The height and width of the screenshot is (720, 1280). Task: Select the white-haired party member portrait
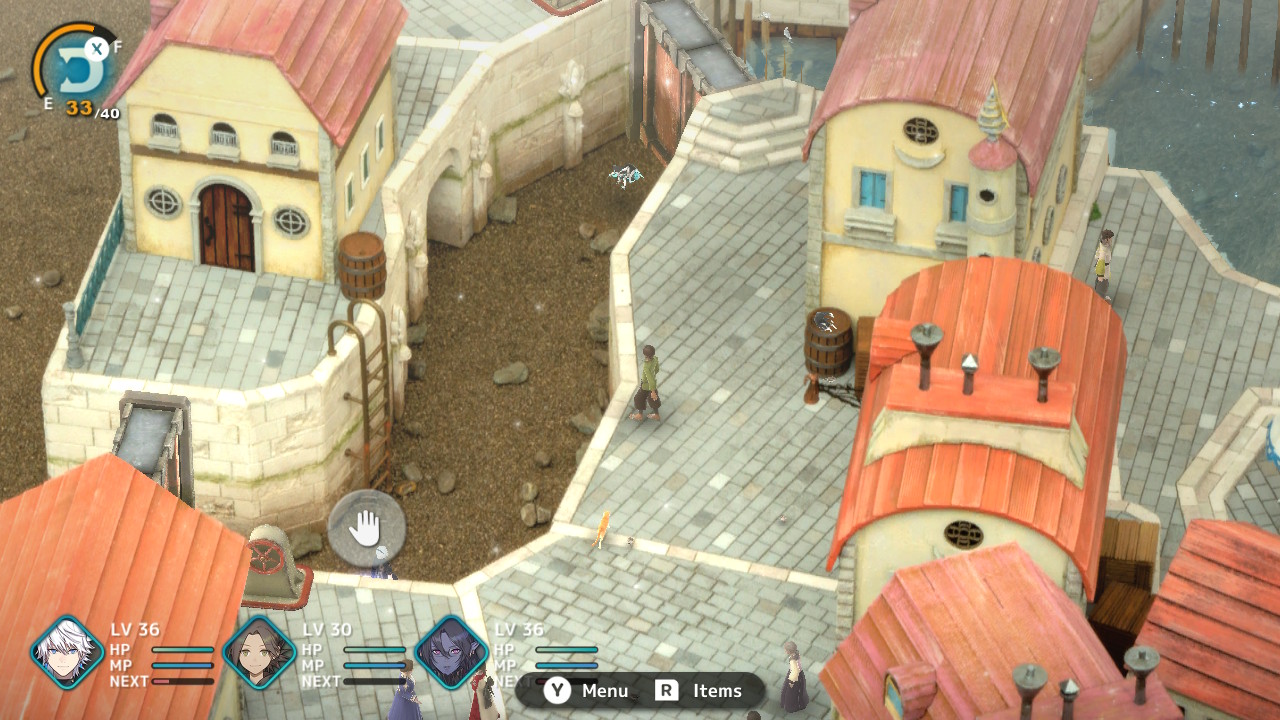(67, 653)
